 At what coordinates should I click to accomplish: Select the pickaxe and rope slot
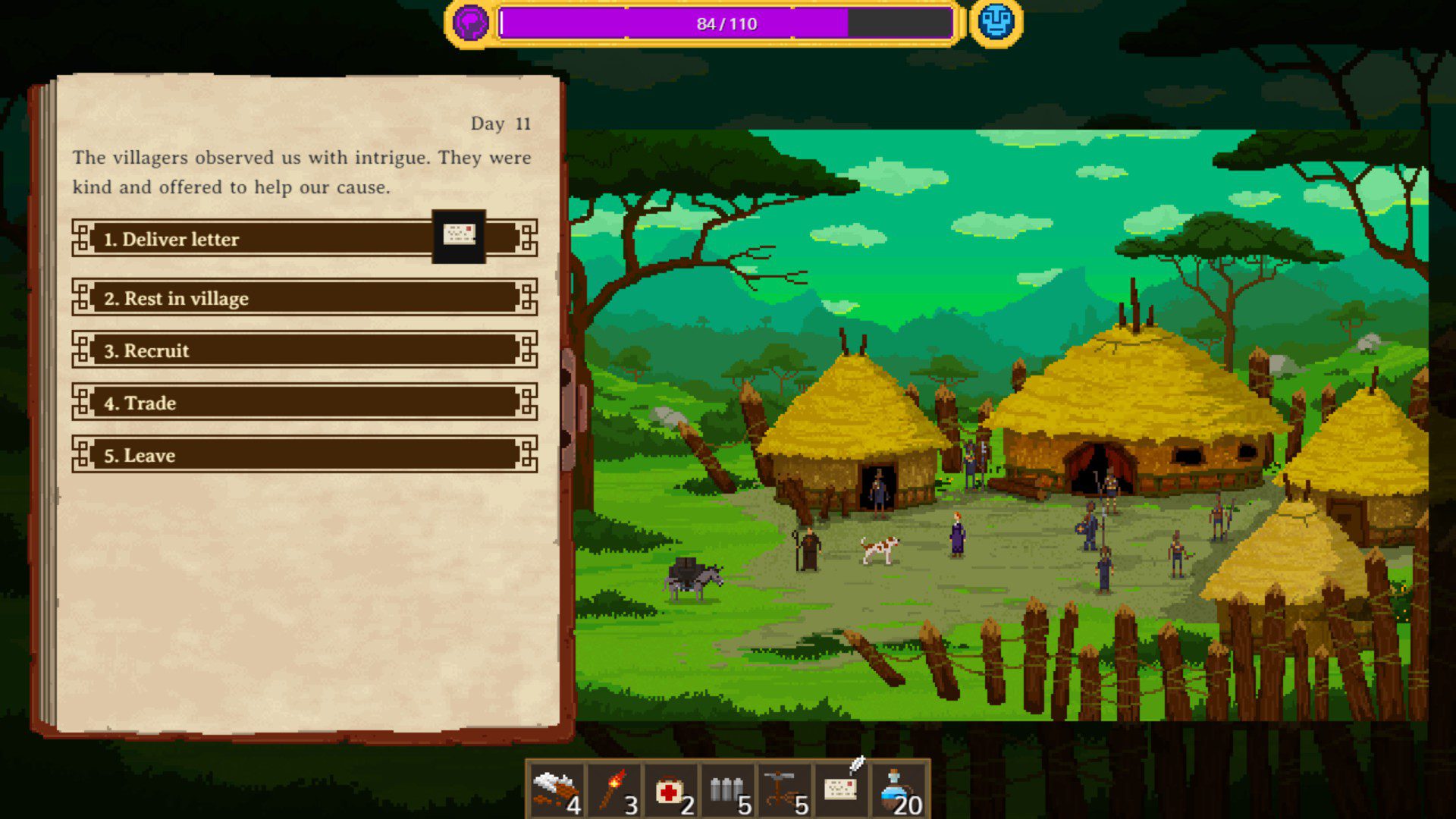click(x=785, y=792)
